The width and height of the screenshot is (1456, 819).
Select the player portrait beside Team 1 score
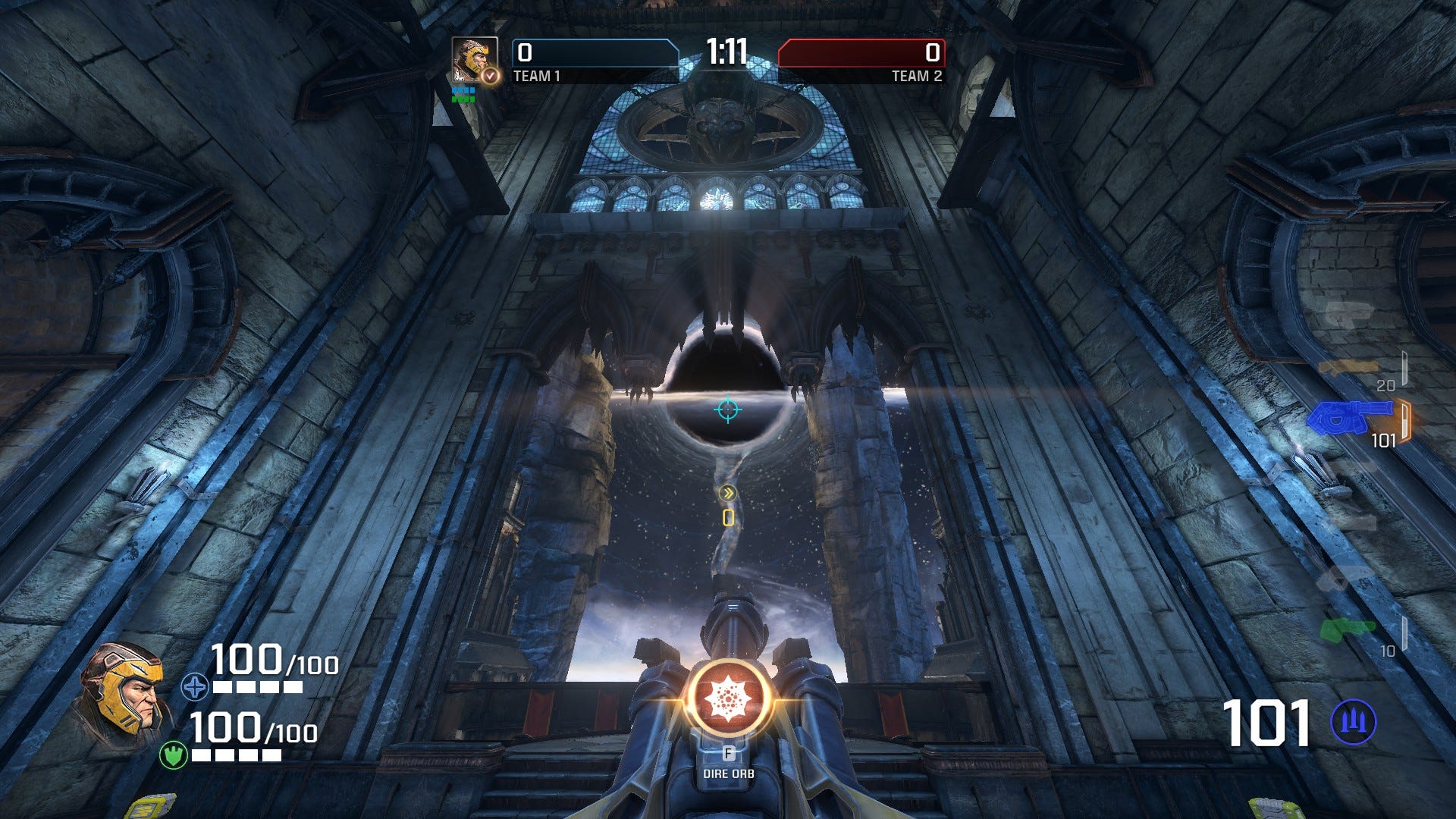coord(475,59)
